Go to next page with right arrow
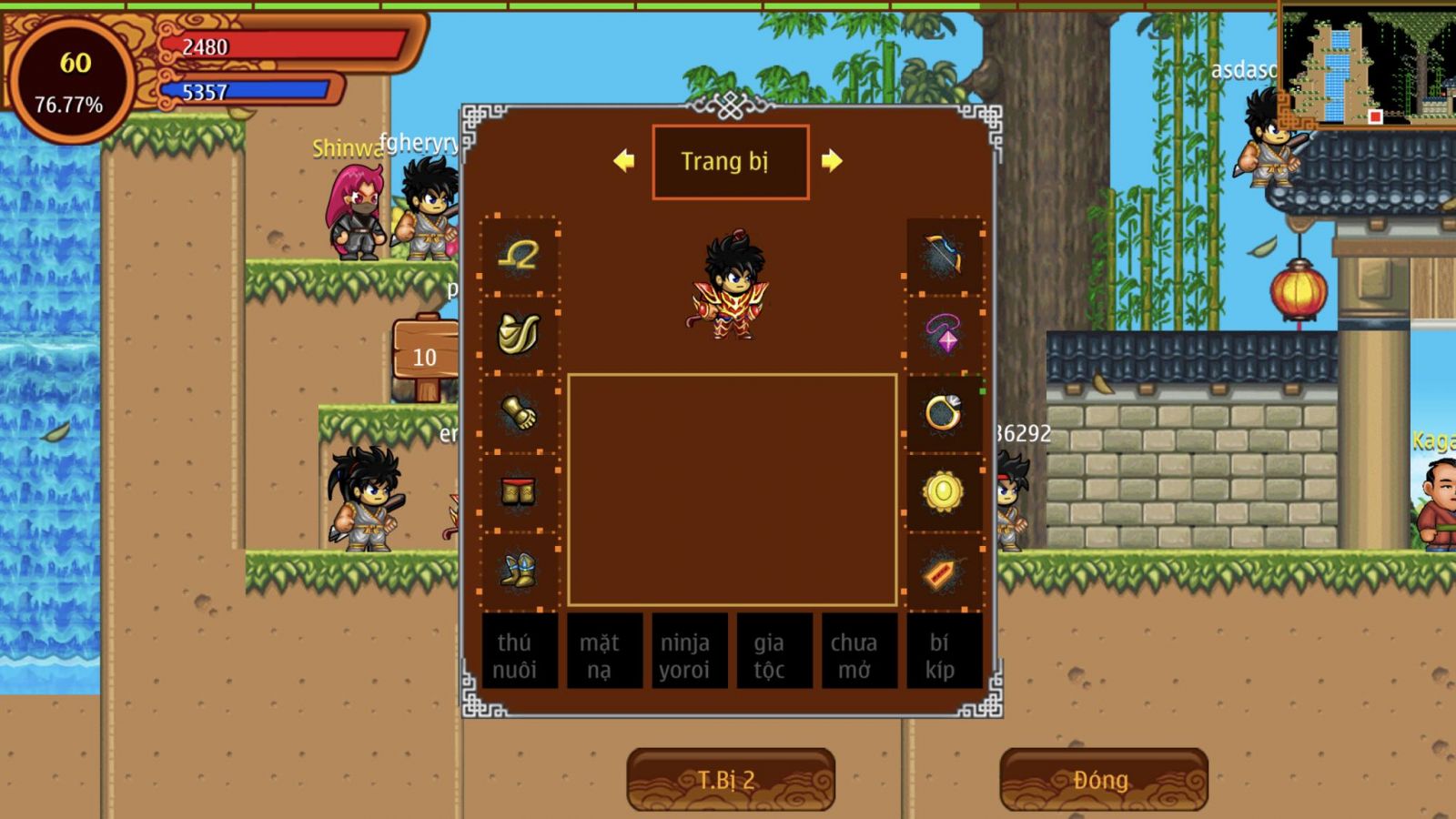The width and height of the screenshot is (1456, 819). point(832,161)
